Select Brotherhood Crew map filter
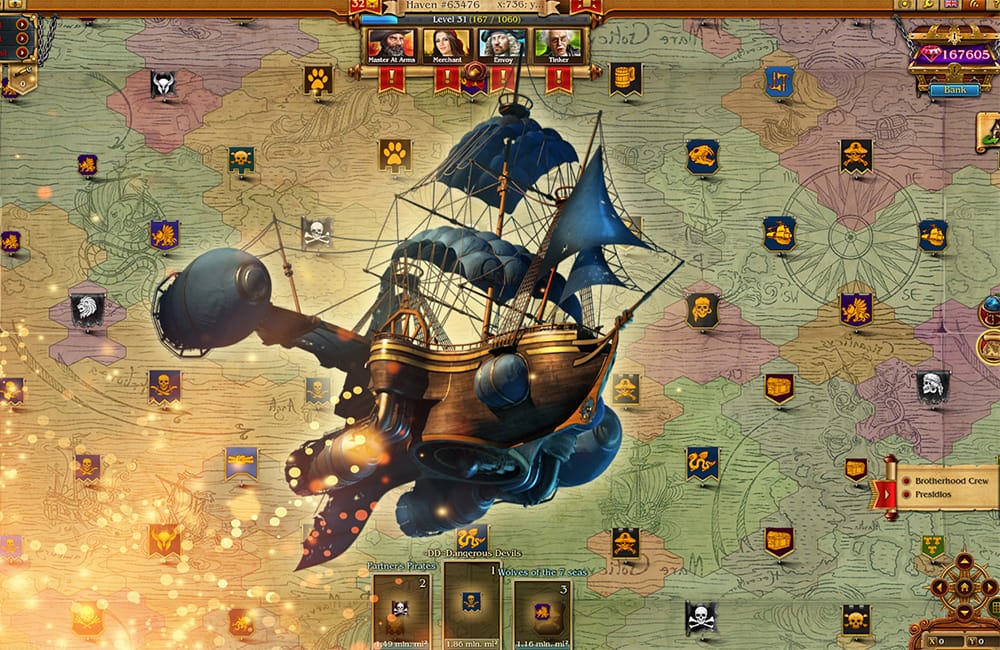The height and width of the screenshot is (650, 1000). click(943, 481)
